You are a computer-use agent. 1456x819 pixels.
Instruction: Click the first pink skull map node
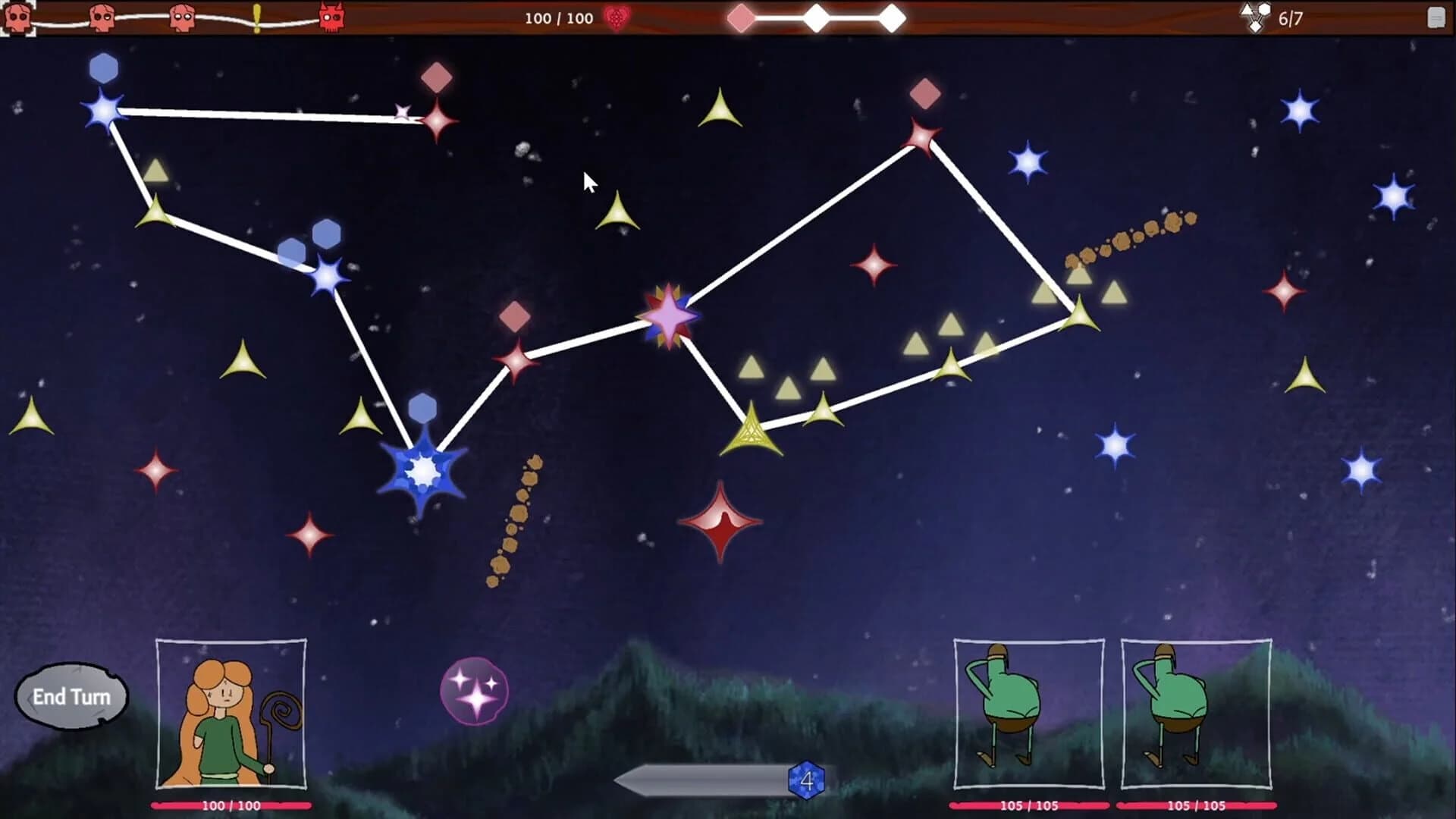coord(19,17)
